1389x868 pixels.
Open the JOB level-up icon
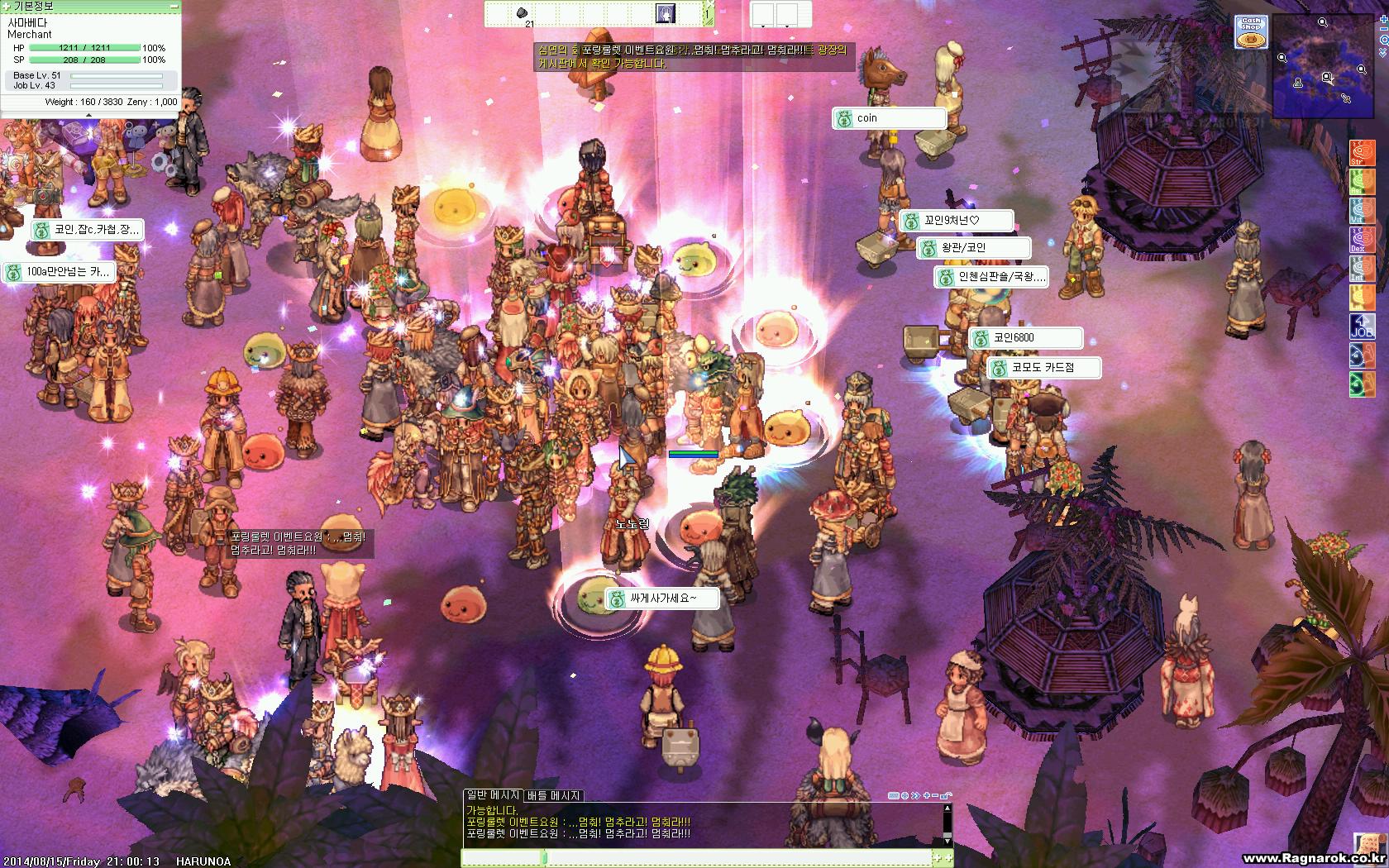click(1362, 327)
